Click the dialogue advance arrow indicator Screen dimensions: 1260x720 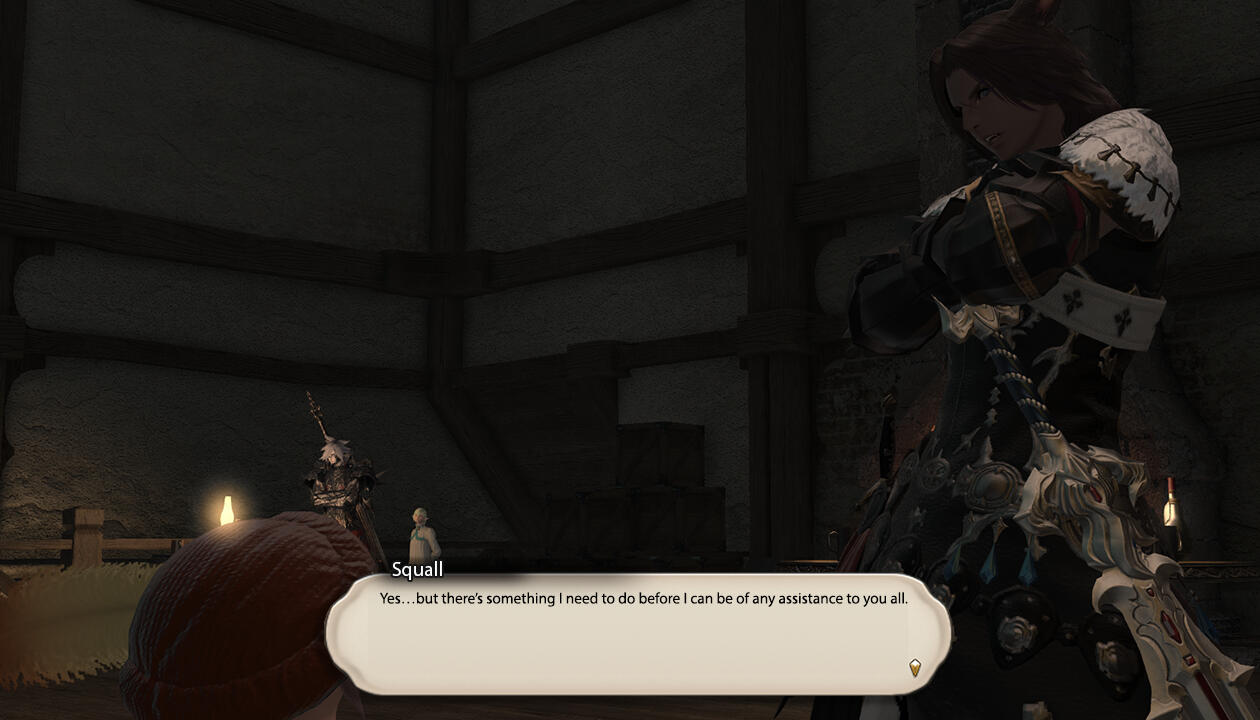[914, 667]
